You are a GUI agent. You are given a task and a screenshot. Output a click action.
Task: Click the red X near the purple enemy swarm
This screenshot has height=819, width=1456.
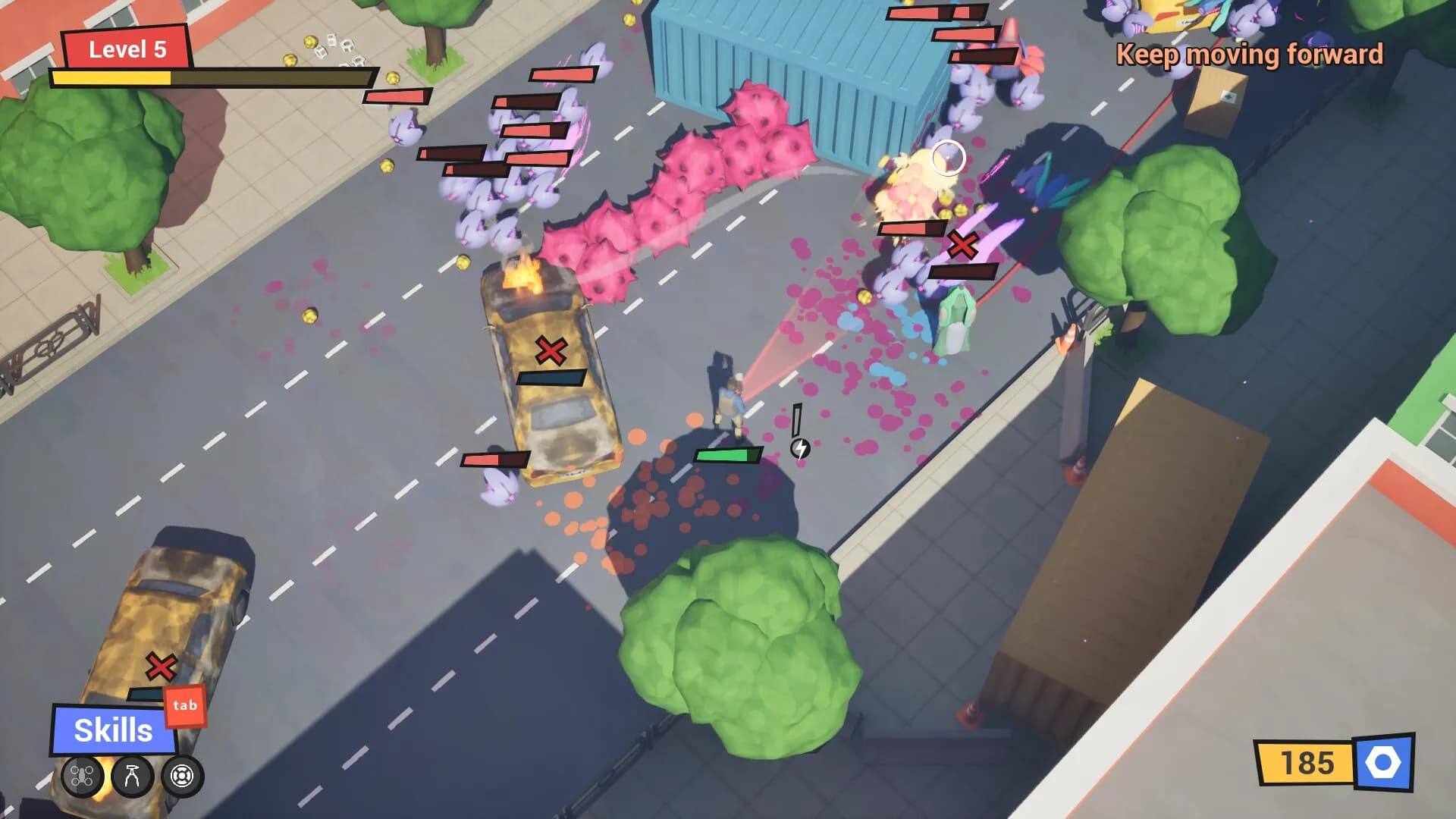(962, 244)
